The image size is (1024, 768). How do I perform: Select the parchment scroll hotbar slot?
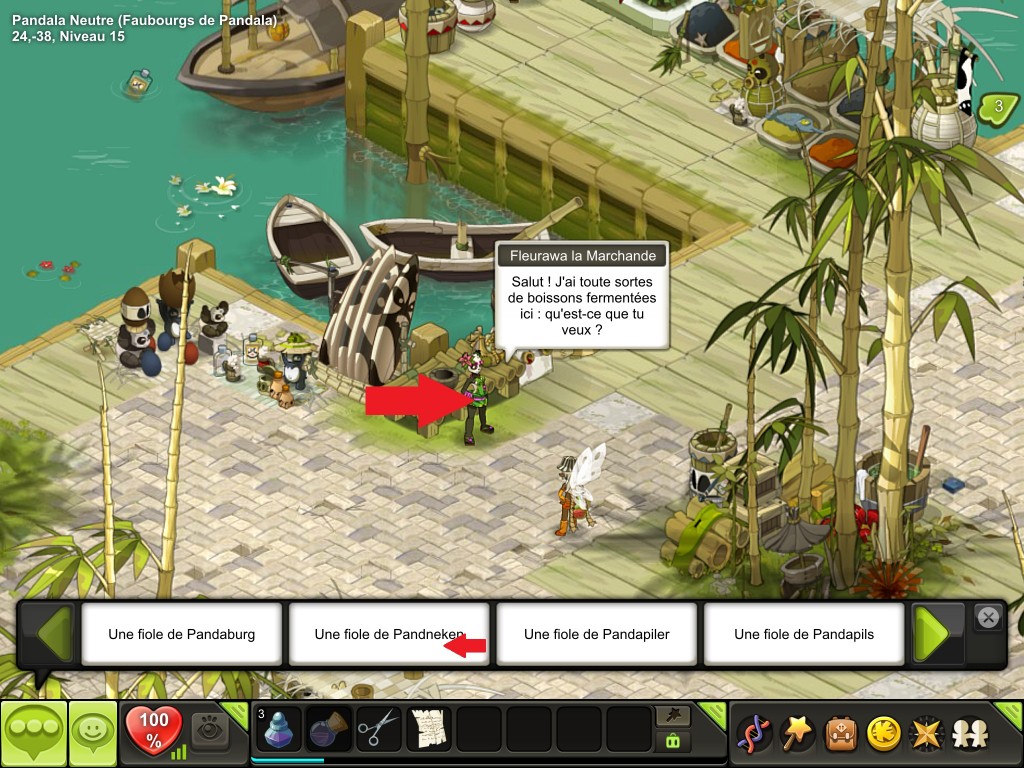[x=428, y=729]
